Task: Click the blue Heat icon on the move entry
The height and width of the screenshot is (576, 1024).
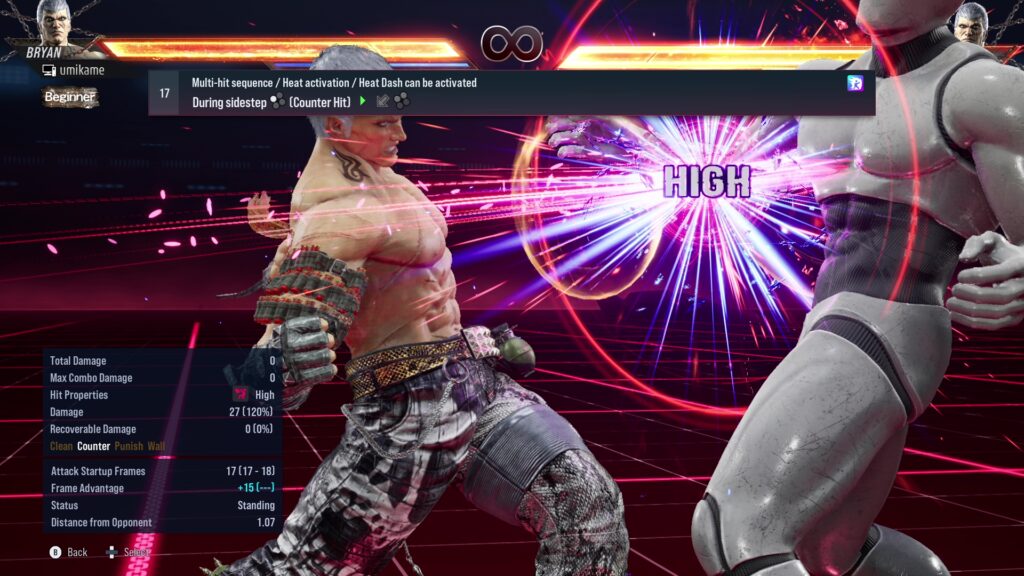Action: 855,84
